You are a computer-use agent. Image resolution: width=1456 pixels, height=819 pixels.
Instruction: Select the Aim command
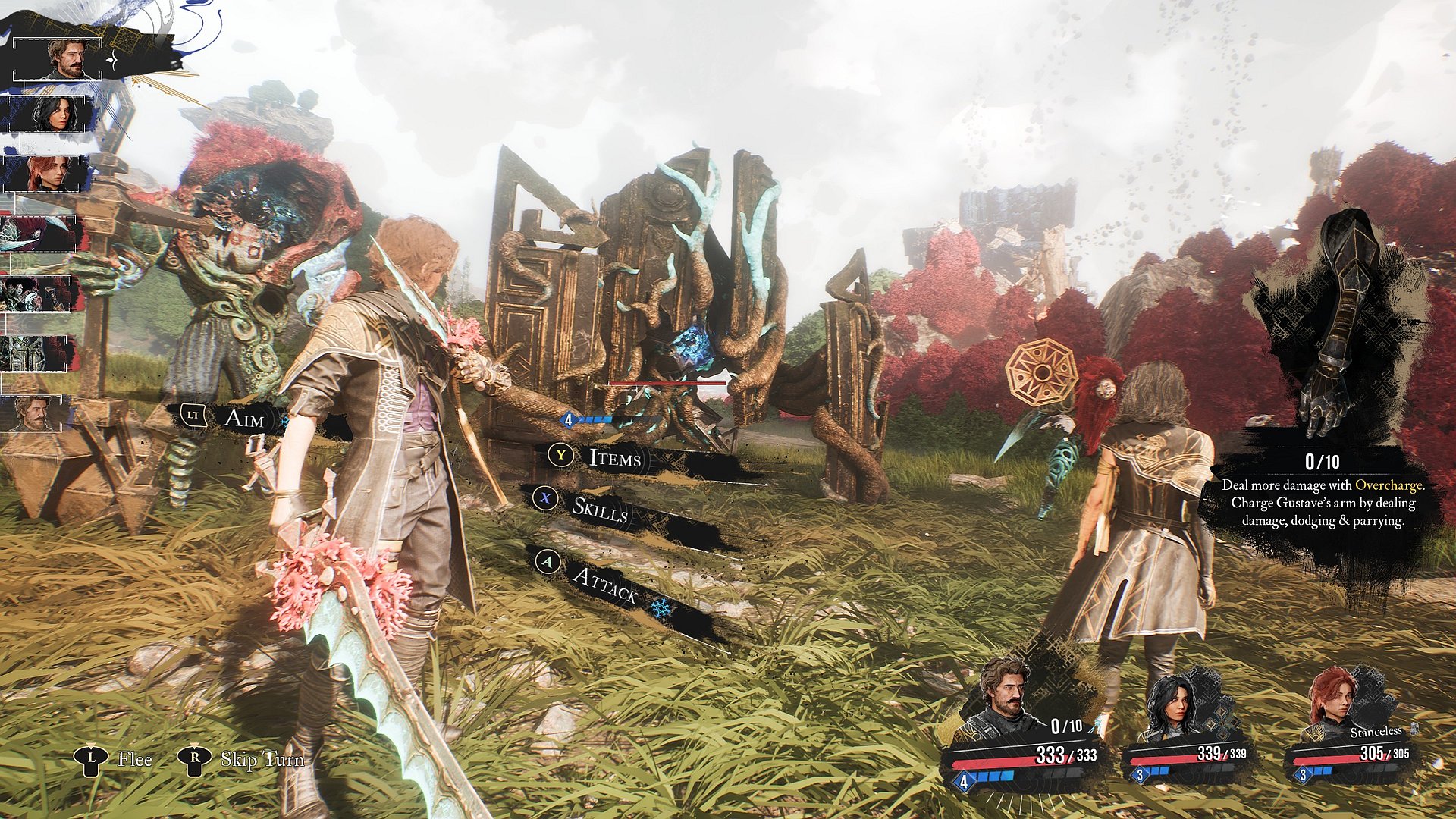point(243,418)
